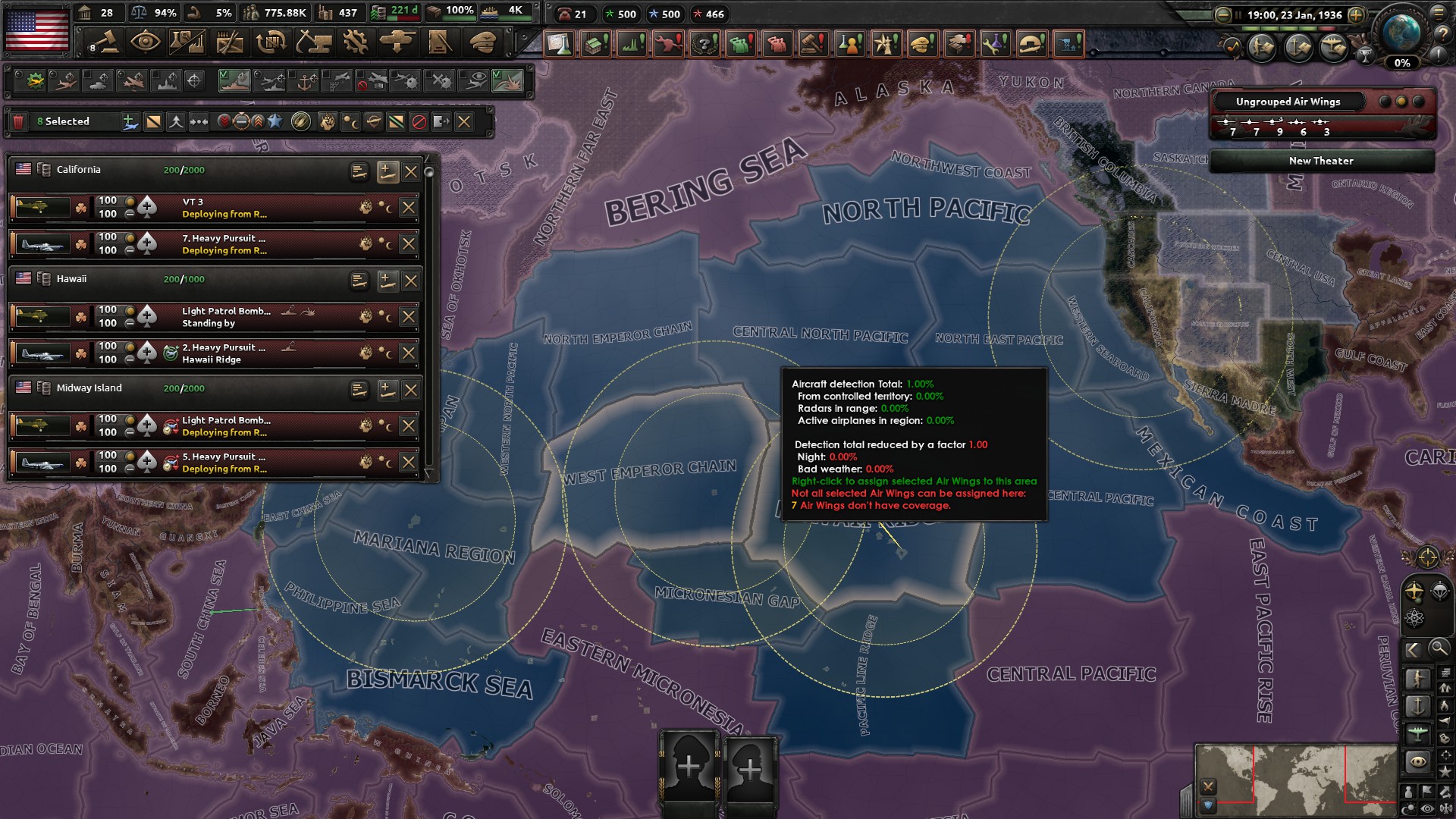Click the green fuel bar showing 221 d
1456x819 pixels.
click(x=394, y=11)
